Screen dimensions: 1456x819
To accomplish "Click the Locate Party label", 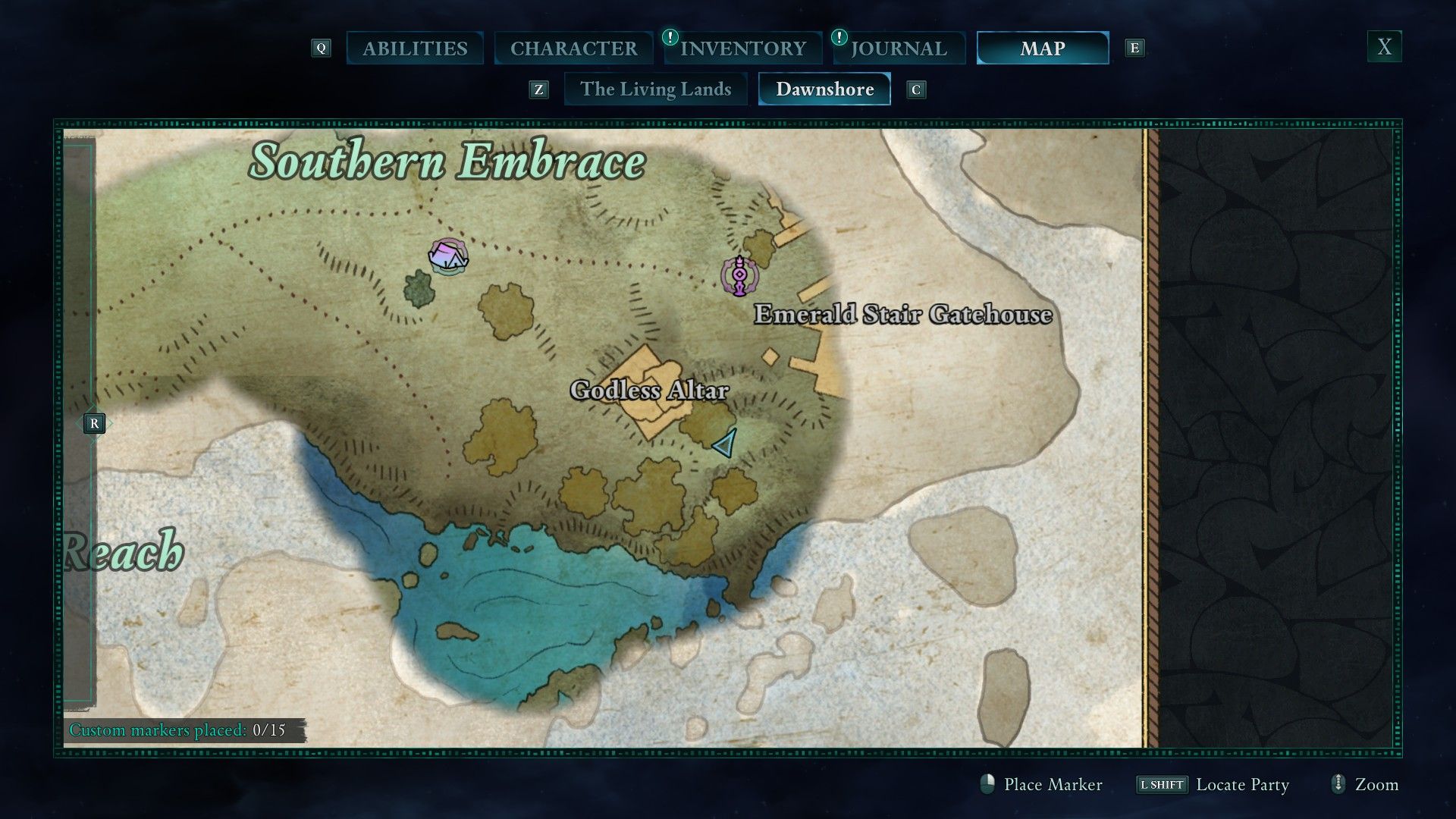I will (1242, 785).
